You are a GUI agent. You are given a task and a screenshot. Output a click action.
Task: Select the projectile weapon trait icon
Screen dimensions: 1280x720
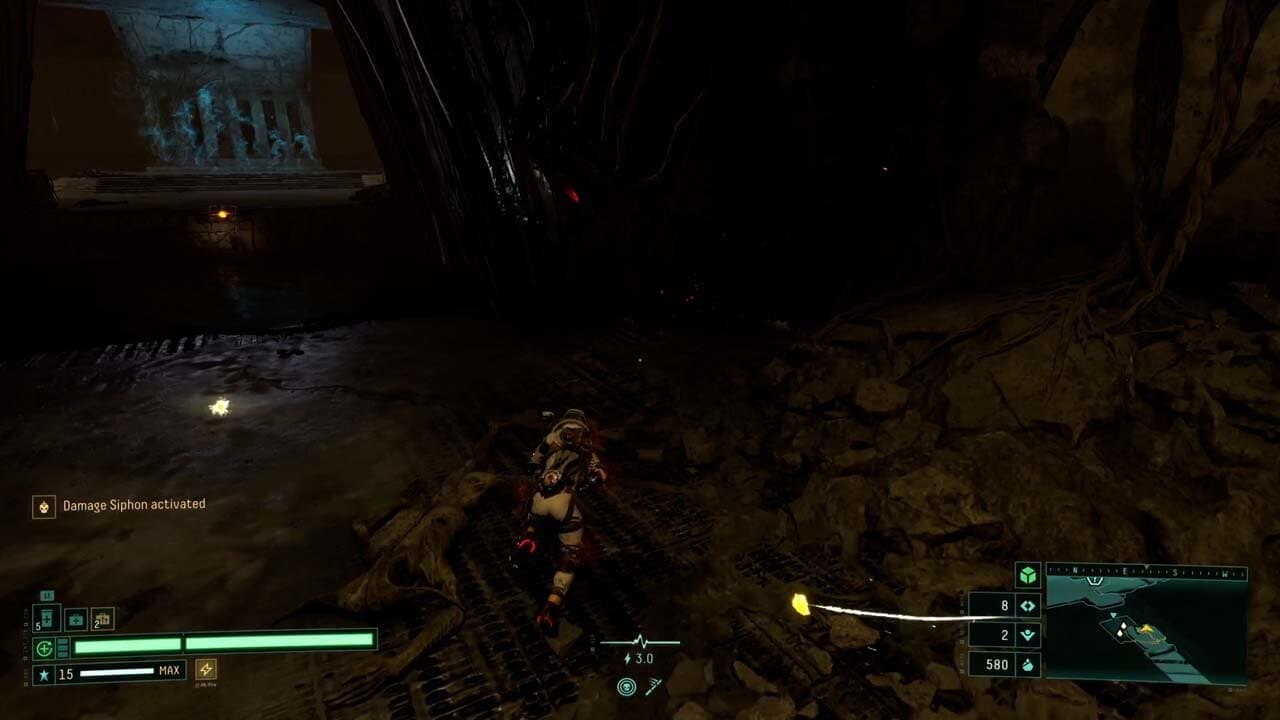(653, 687)
